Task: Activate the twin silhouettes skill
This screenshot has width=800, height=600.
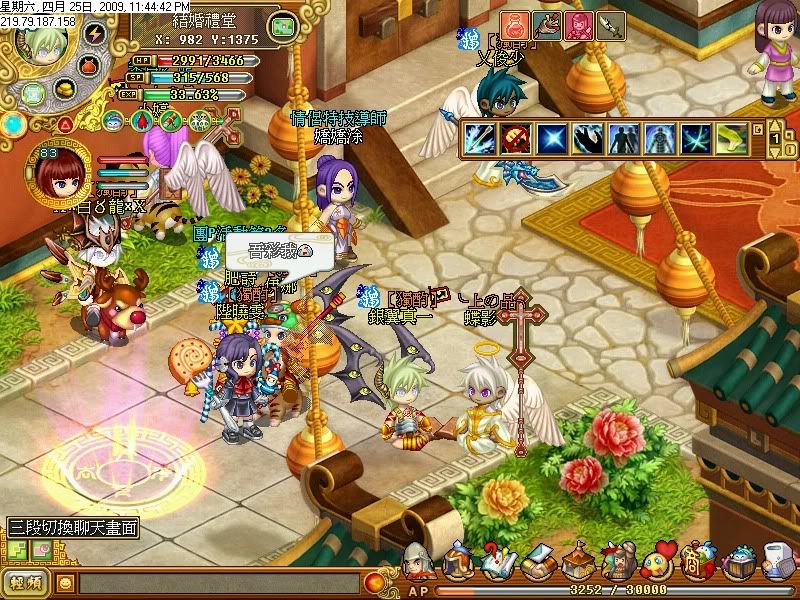Action: pos(622,139)
